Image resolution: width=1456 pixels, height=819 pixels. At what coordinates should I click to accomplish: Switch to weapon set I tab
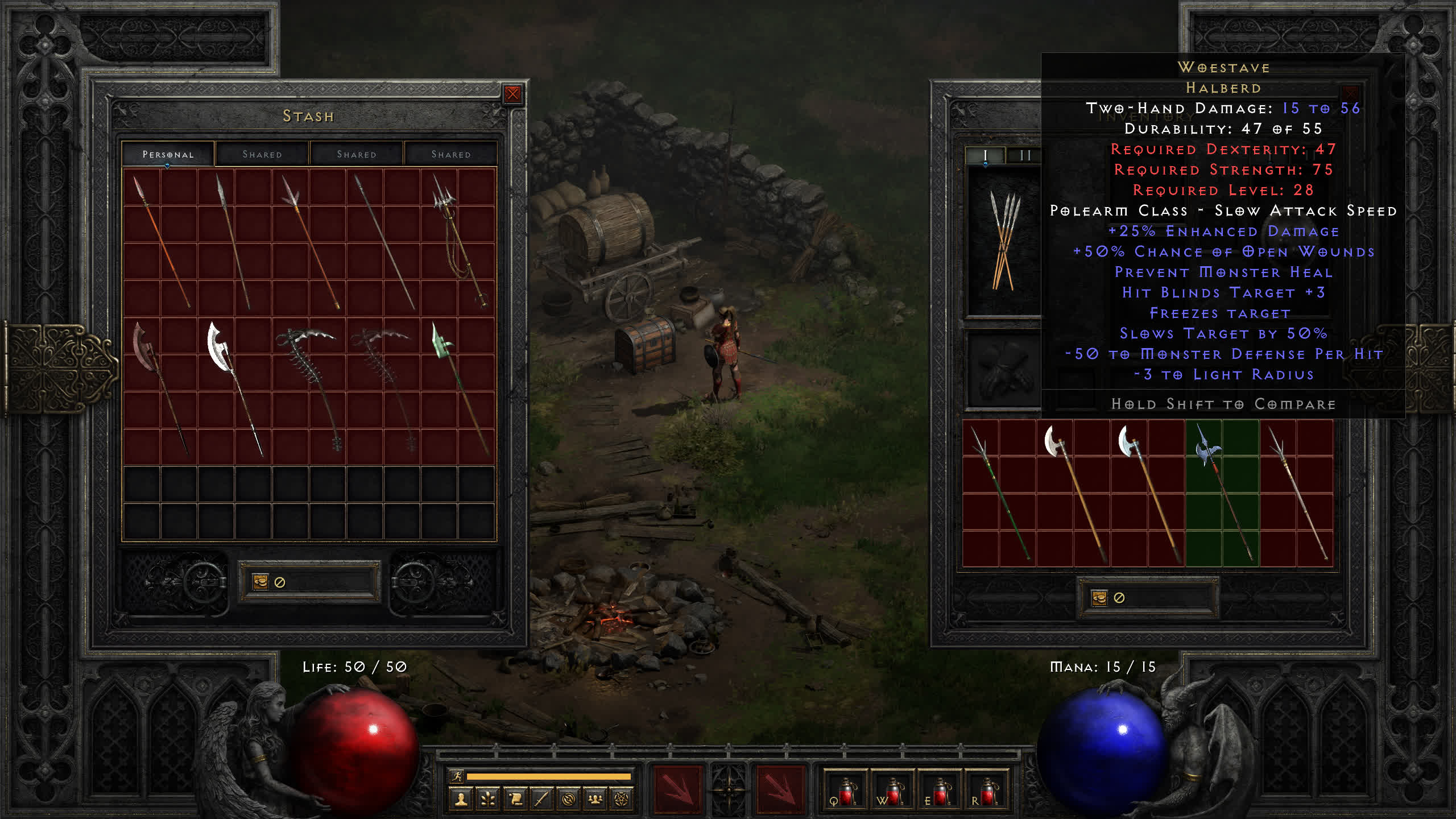(985, 155)
